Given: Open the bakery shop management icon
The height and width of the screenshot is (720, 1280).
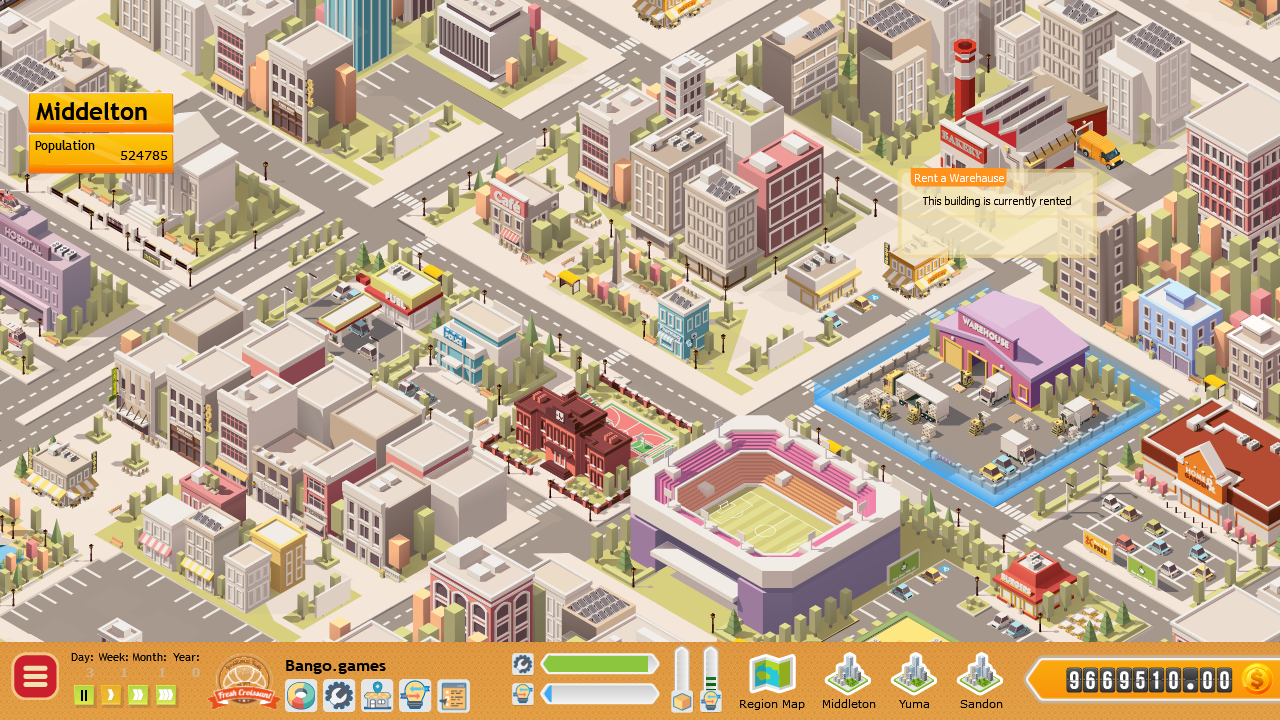Looking at the screenshot, I should pyautogui.click(x=379, y=695).
